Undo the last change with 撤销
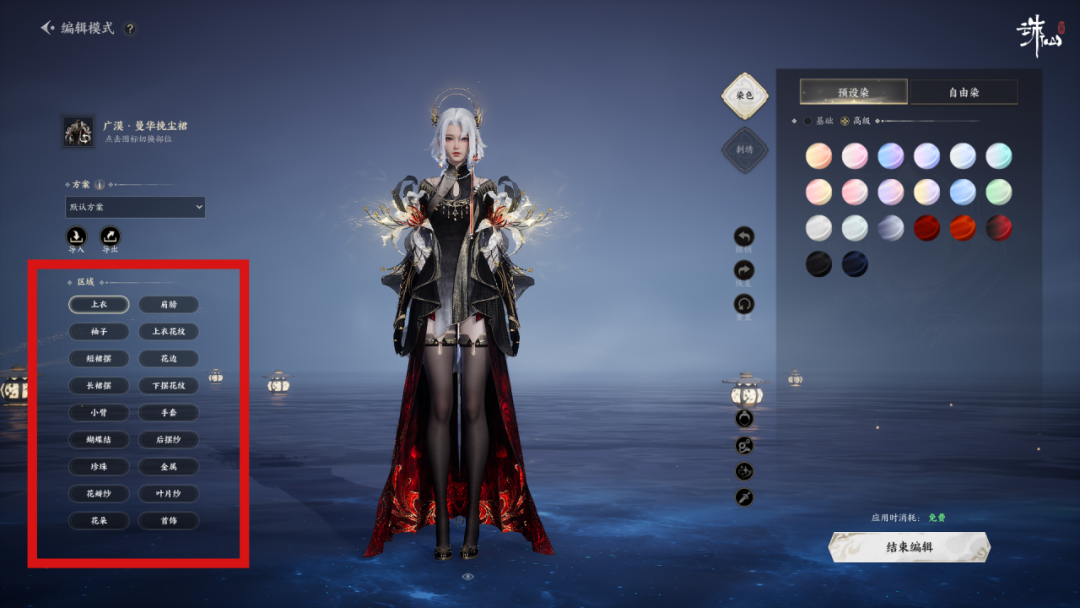 pyautogui.click(x=744, y=237)
